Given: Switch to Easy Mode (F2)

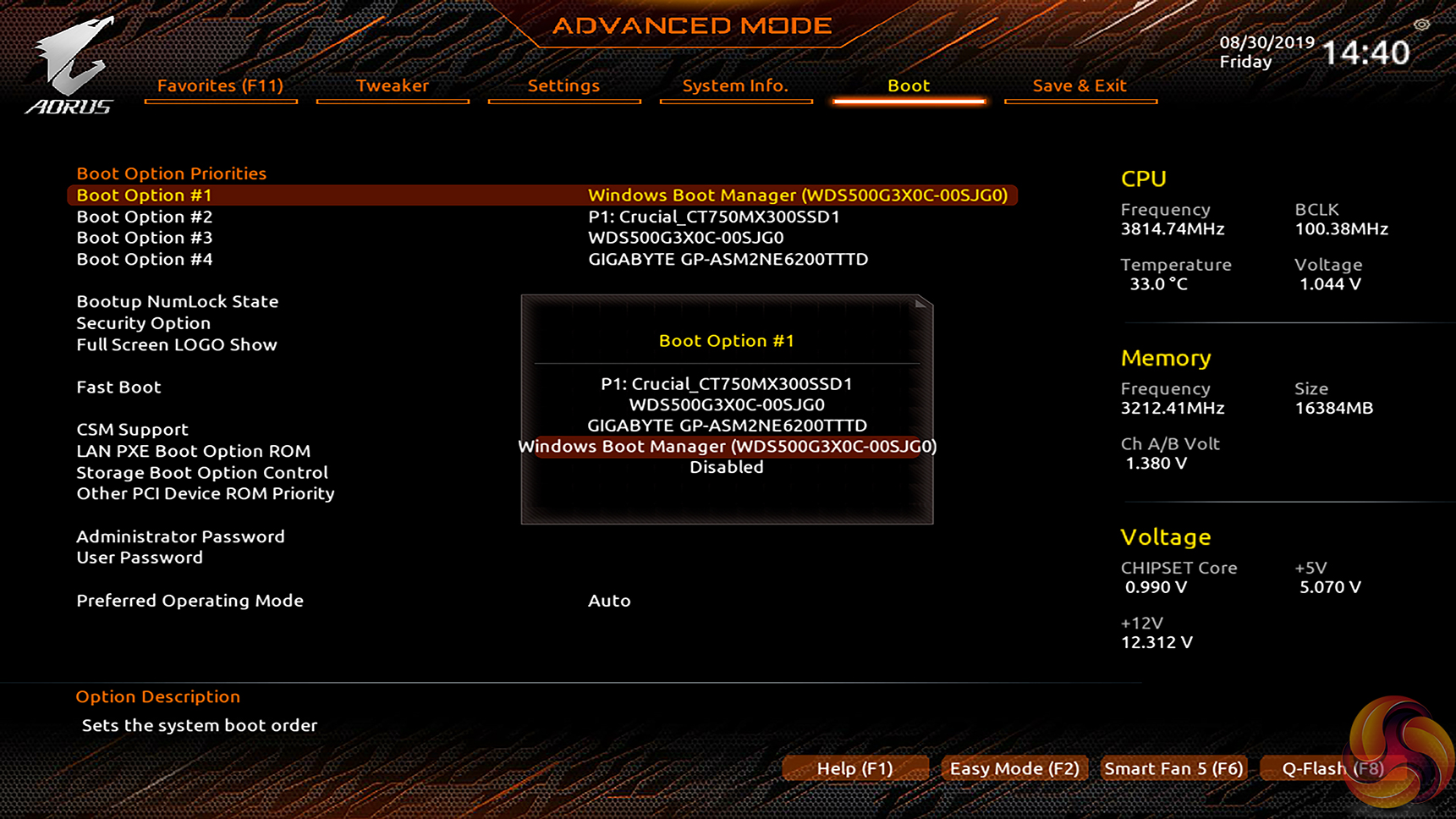Looking at the screenshot, I should 1014,768.
